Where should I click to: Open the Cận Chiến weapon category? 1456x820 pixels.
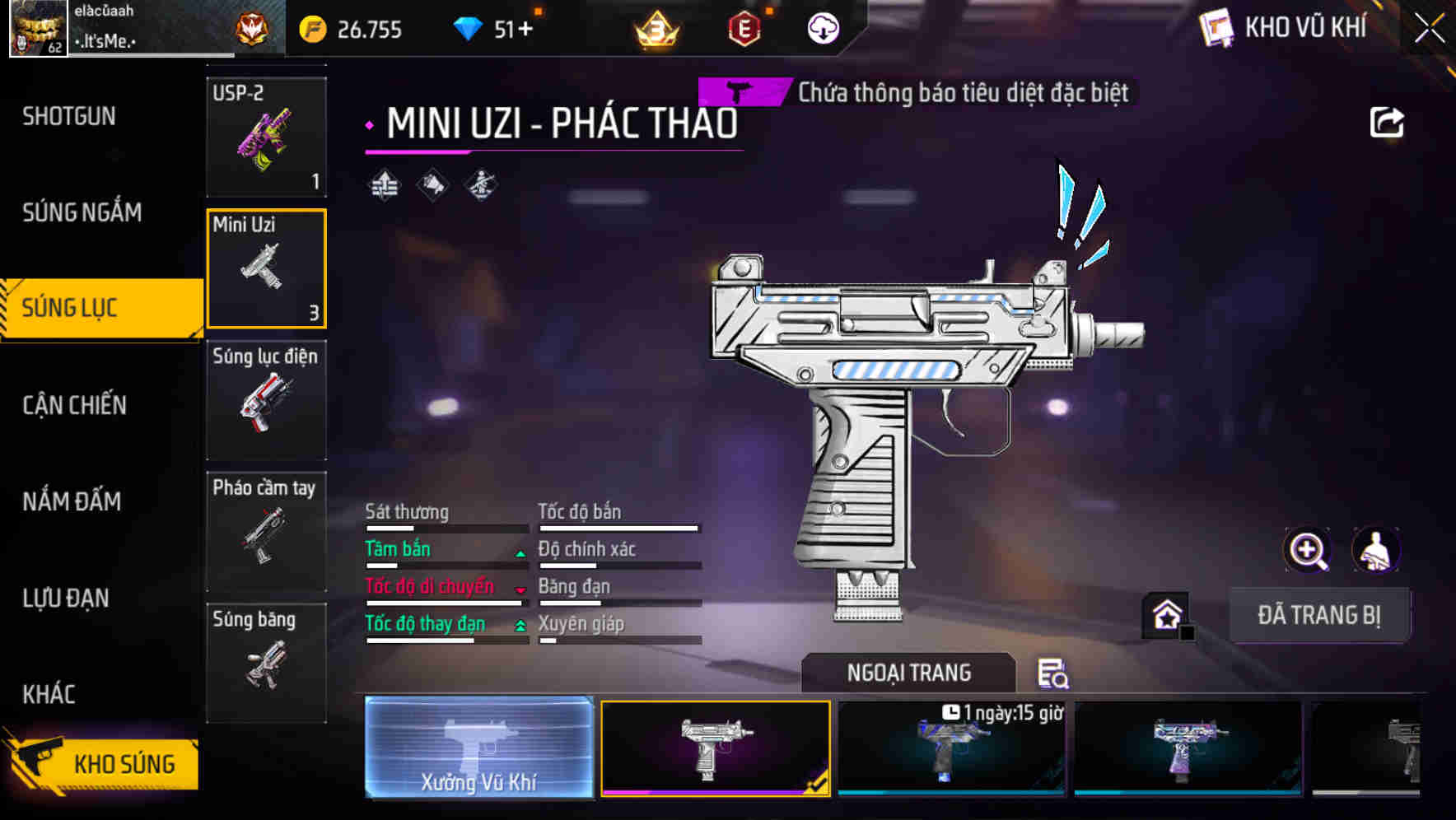pos(74,405)
